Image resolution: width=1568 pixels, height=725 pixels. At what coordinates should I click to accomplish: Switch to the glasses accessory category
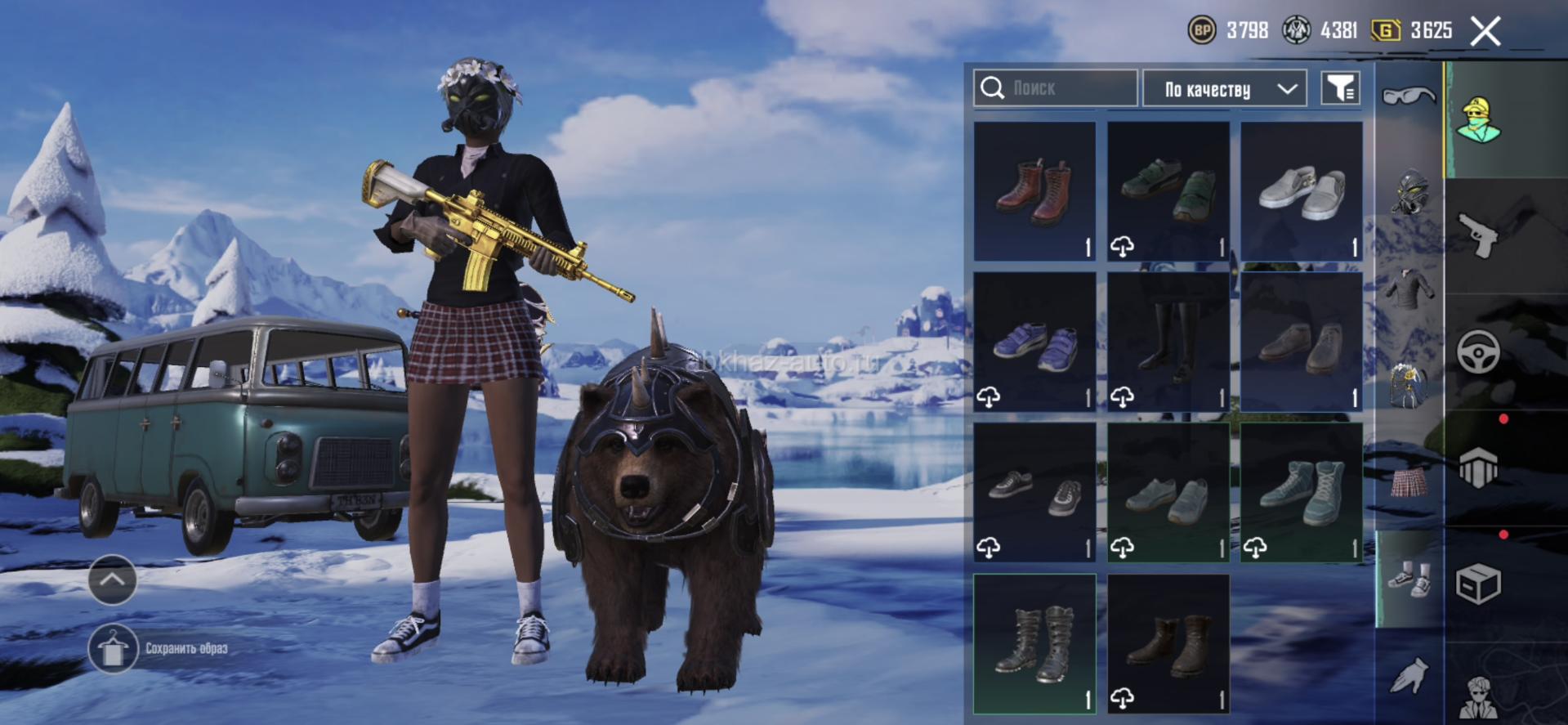click(x=1409, y=97)
